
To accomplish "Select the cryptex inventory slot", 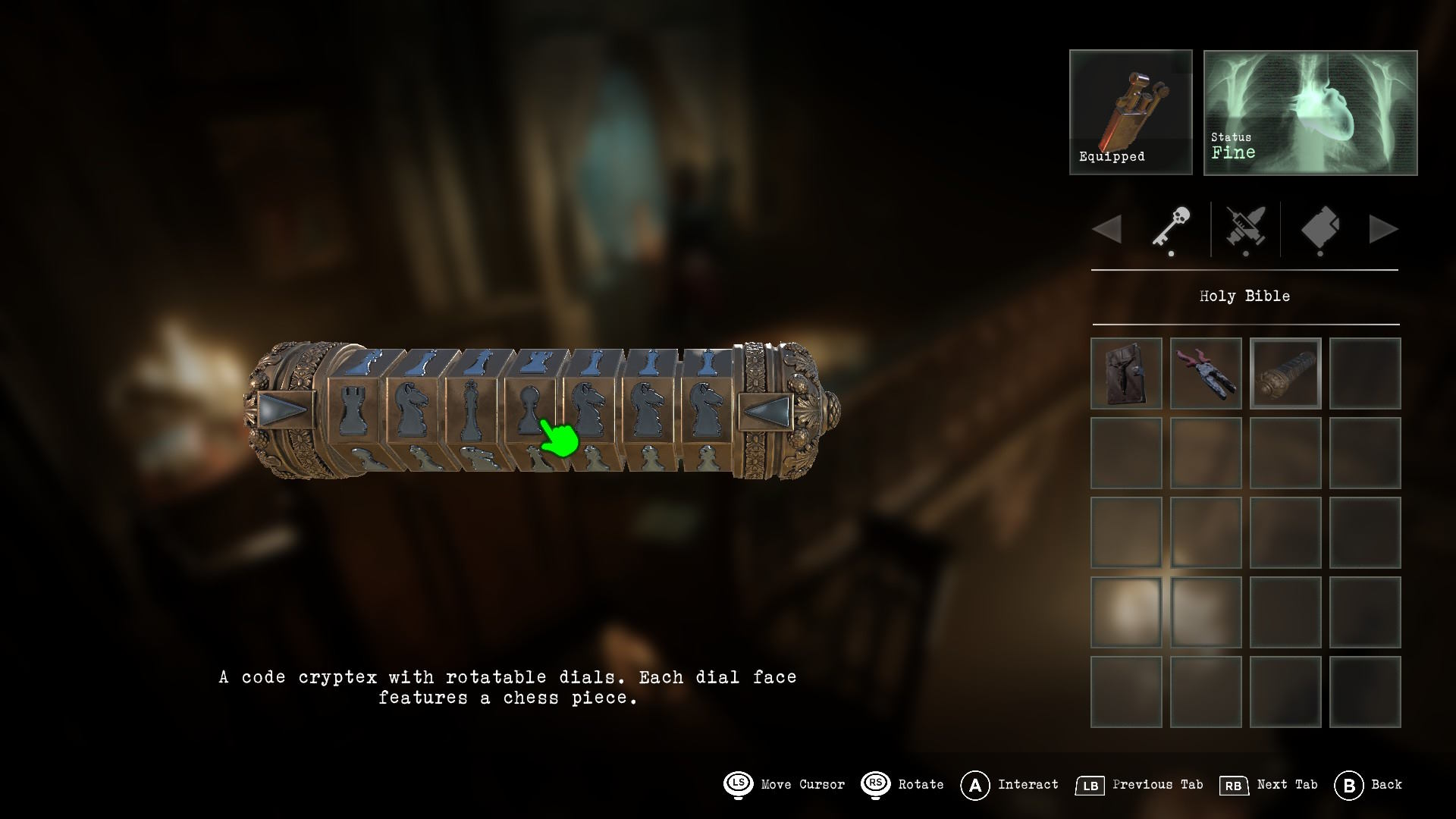I will pos(1285,373).
